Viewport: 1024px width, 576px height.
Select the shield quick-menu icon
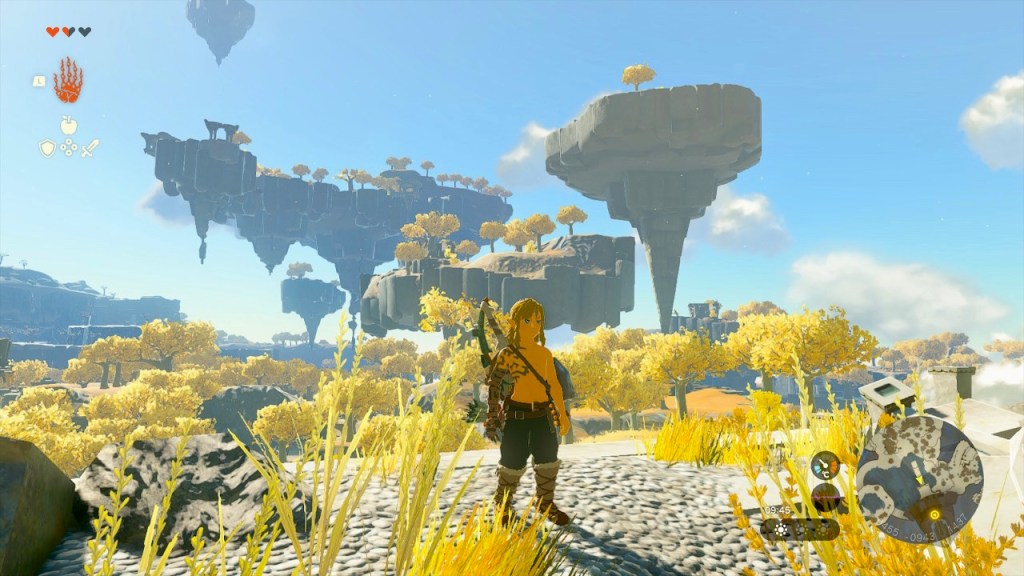click(47, 148)
